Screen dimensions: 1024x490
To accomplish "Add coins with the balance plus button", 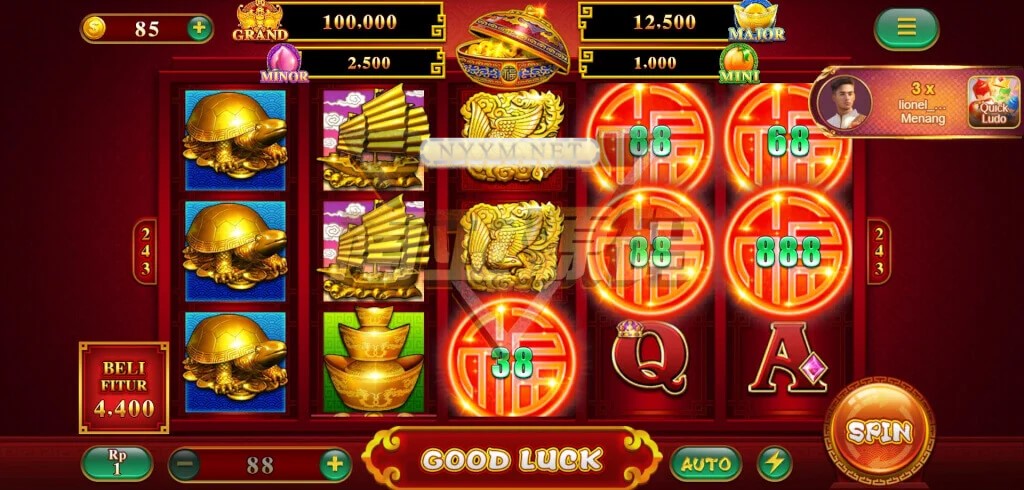I will click(x=199, y=28).
